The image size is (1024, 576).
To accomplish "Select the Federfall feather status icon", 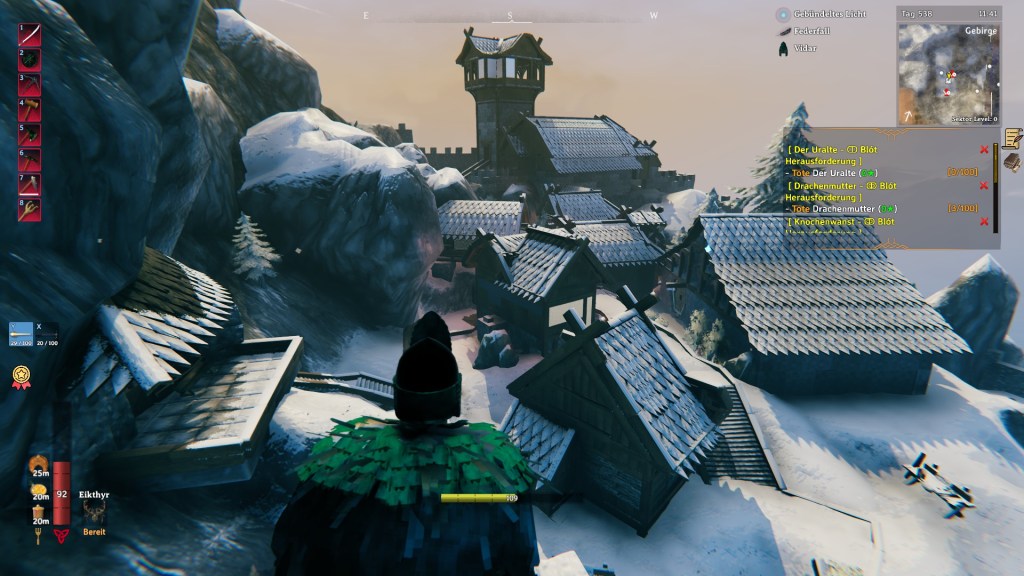I will (x=783, y=32).
